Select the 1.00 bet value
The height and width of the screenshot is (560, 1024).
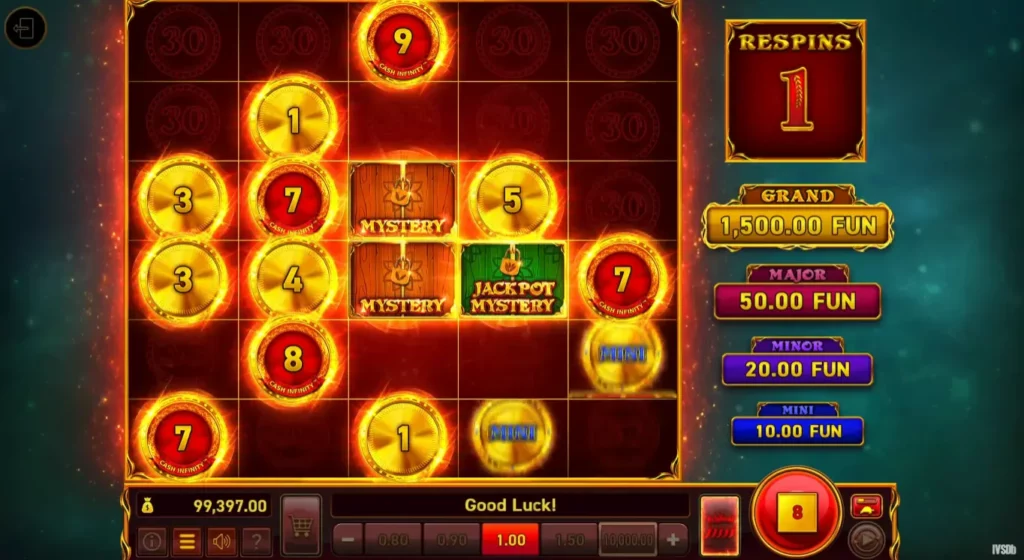510,538
